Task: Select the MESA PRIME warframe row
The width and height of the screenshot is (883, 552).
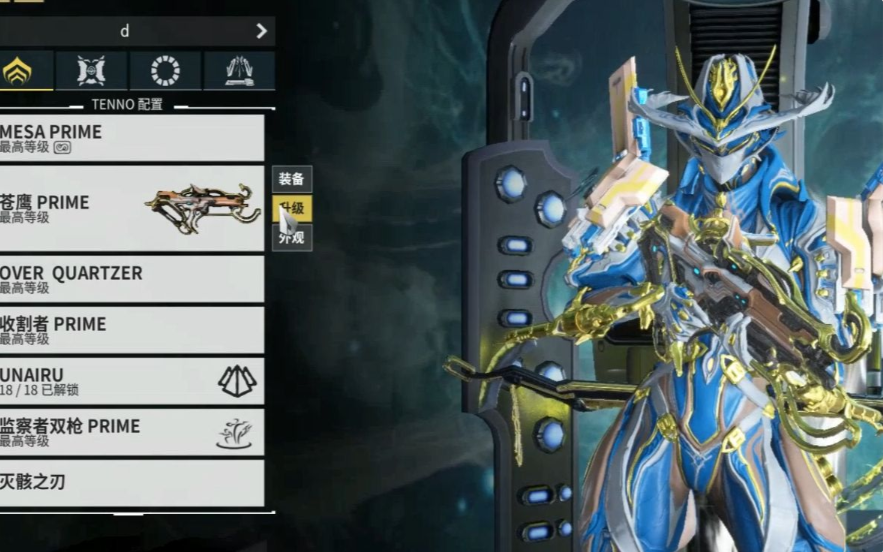Action: (130, 138)
